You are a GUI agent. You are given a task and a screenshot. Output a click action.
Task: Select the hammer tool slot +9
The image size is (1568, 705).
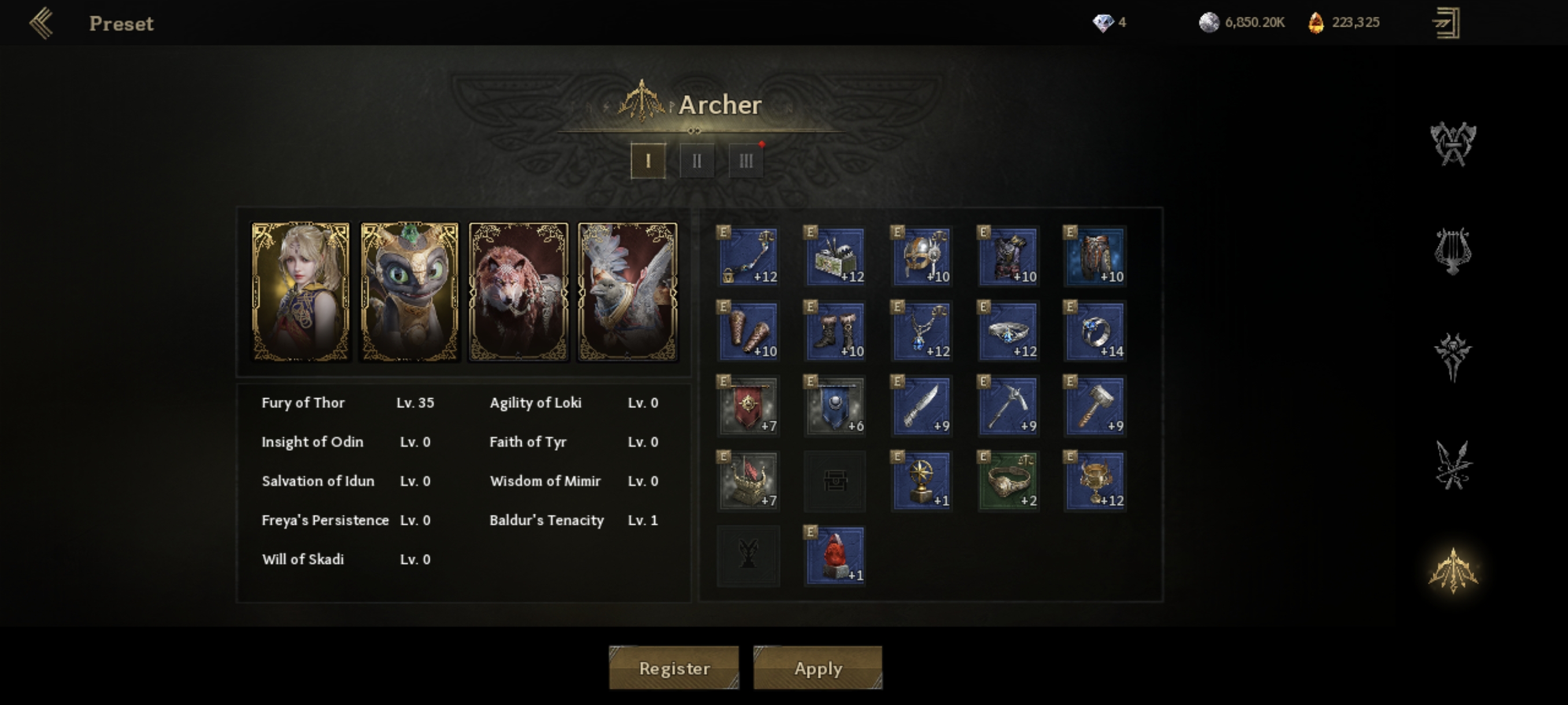coord(1095,406)
